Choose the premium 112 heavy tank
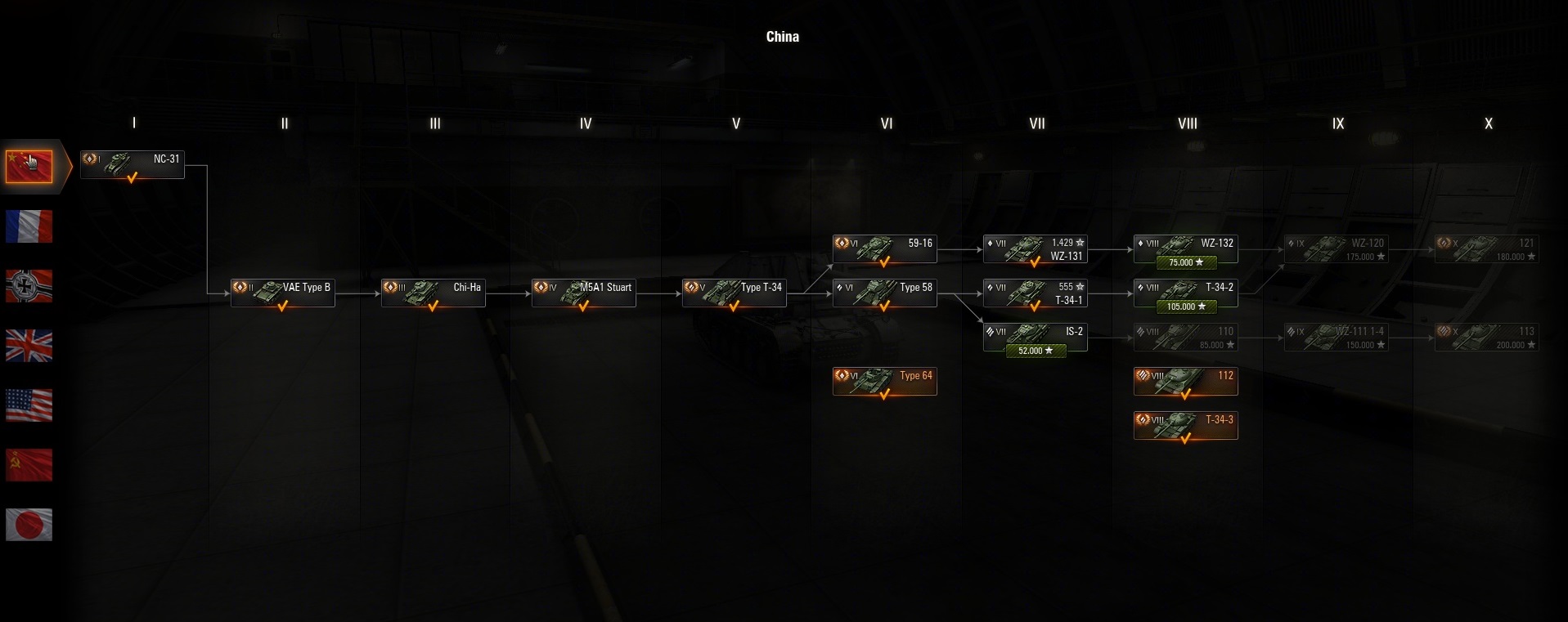 [x=1186, y=381]
